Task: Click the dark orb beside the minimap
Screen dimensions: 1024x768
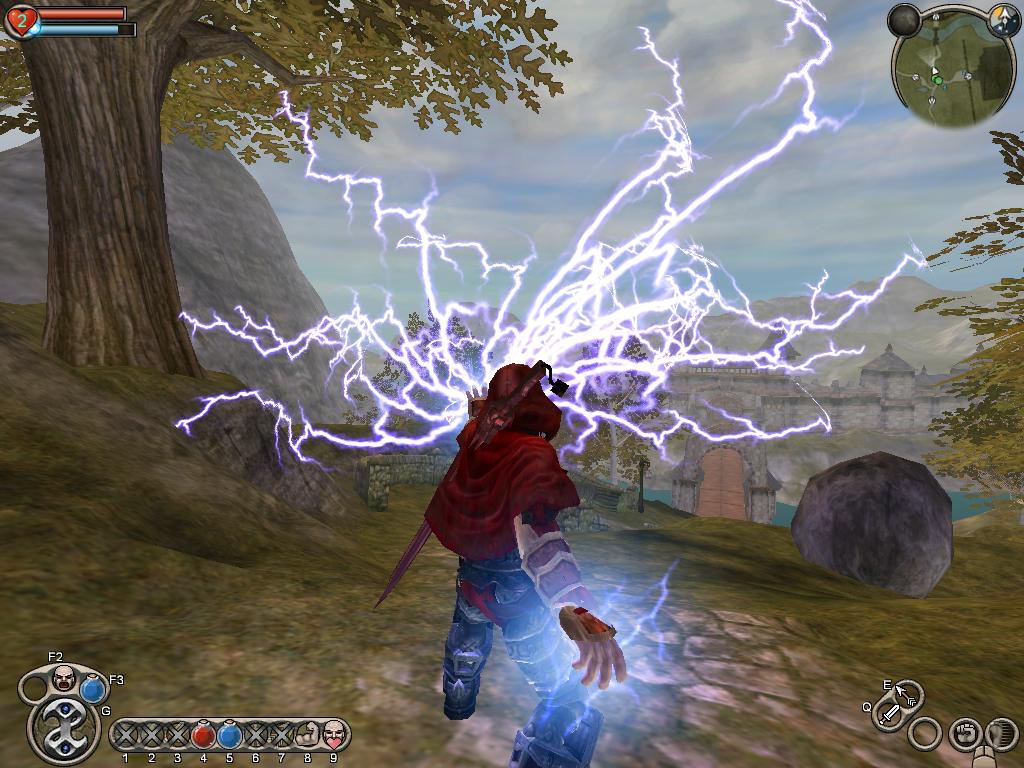Action: [x=904, y=20]
